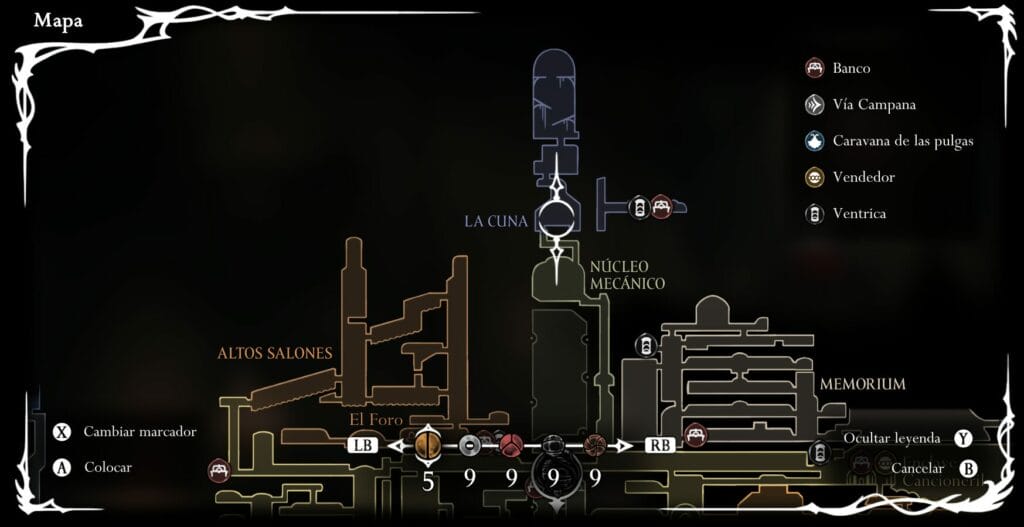This screenshot has width=1024, height=527.
Task: Select the bench icon under Altos Salones
Action: pos(219,469)
